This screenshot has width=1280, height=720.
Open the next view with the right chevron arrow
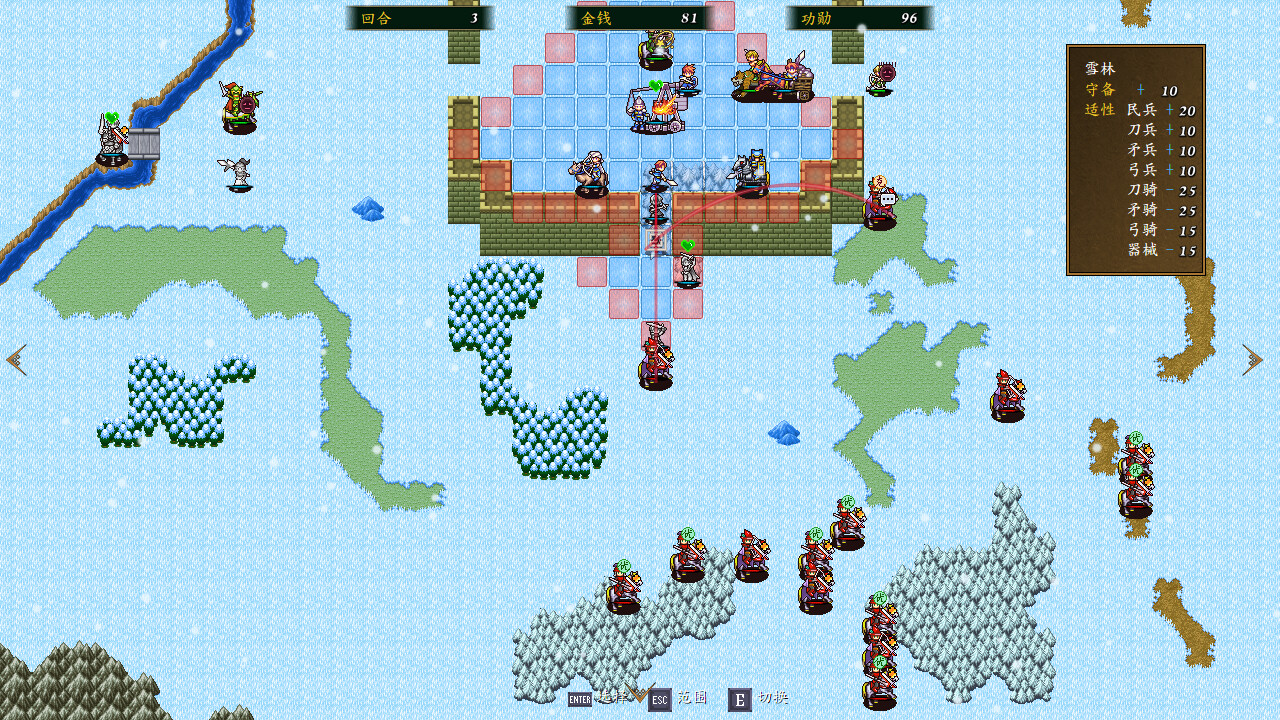click(x=1252, y=360)
